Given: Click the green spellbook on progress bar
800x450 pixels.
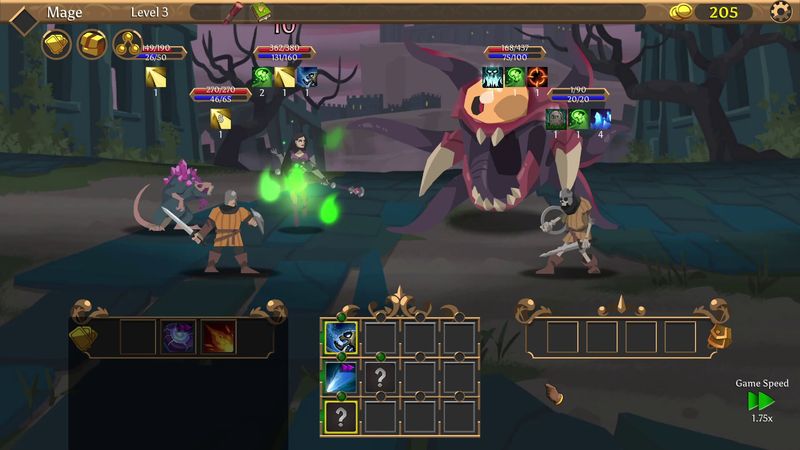Looking at the screenshot, I should 262,12.
